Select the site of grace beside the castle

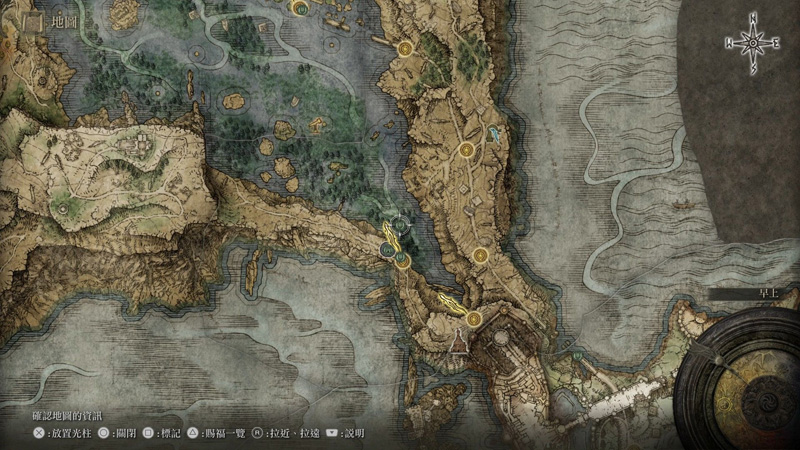tap(473, 319)
